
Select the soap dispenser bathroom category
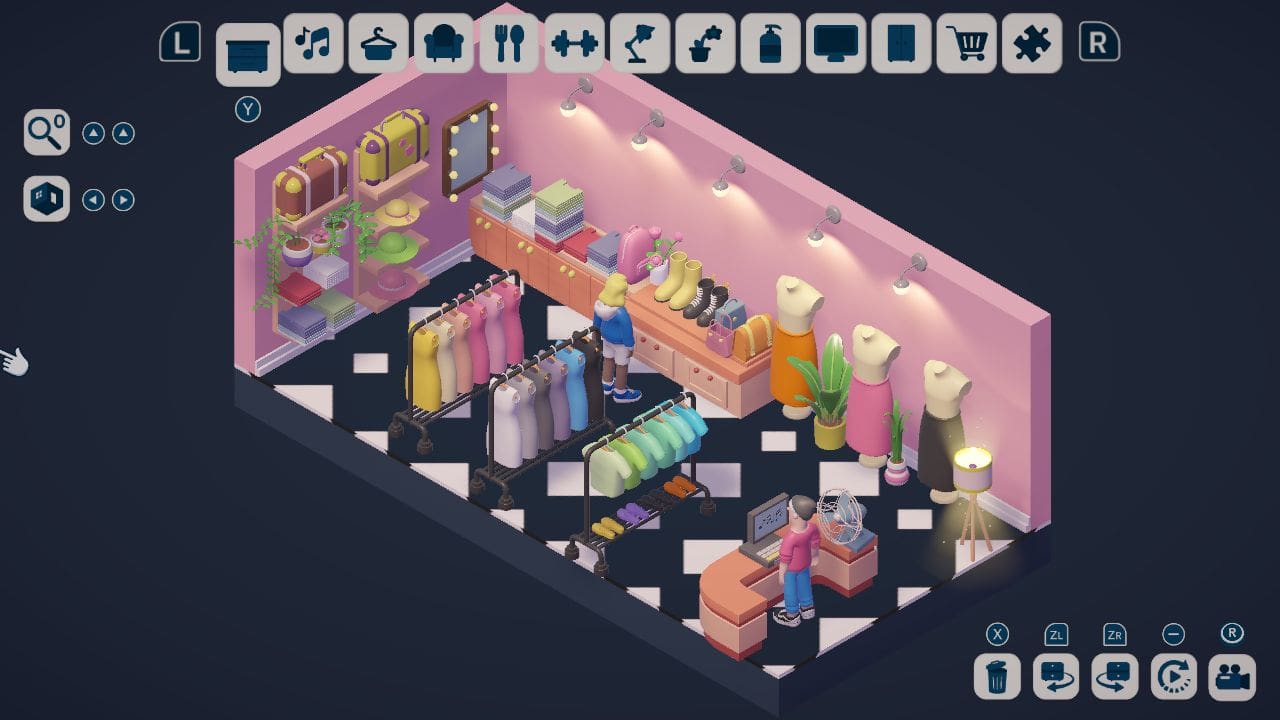click(770, 44)
